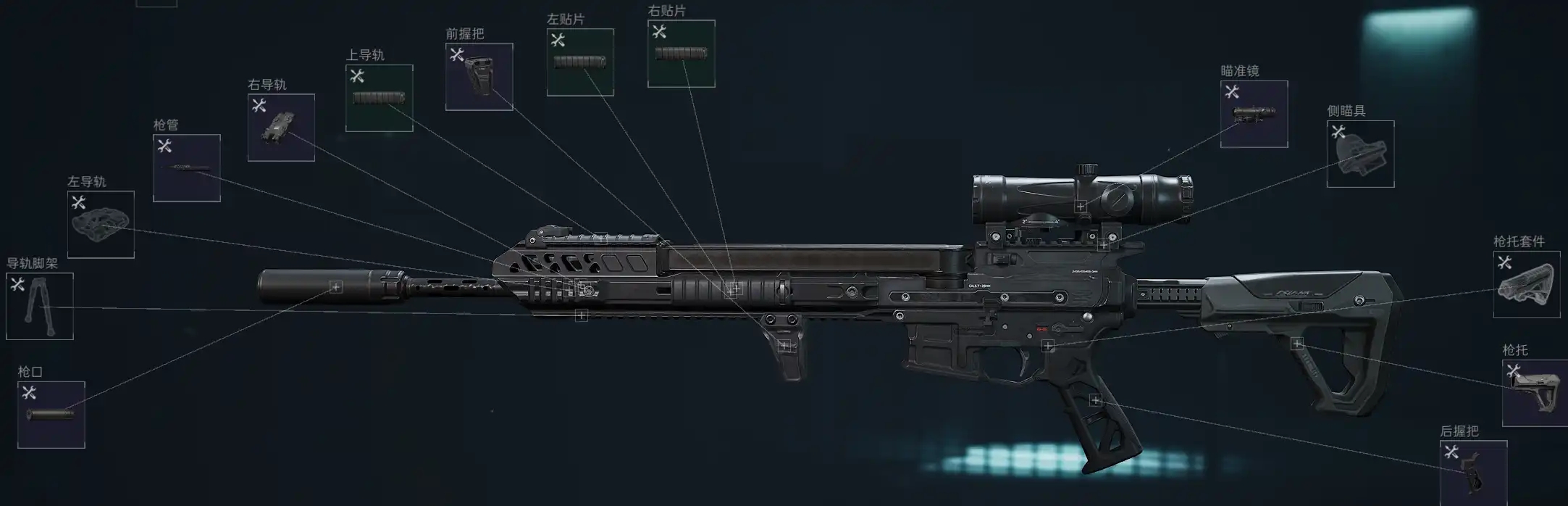This screenshot has width=1568, height=506.
Task: Select the 枪口 muzzle attachment slot
Action: pyautogui.click(x=51, y=415)
